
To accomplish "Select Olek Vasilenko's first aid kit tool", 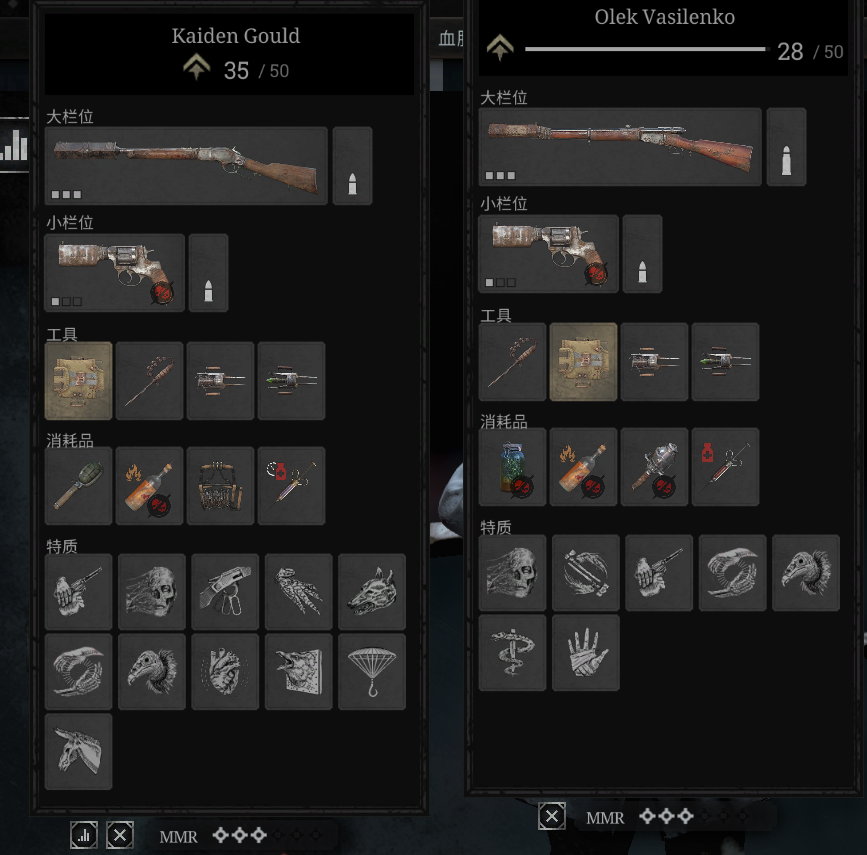I will [584, 362].
